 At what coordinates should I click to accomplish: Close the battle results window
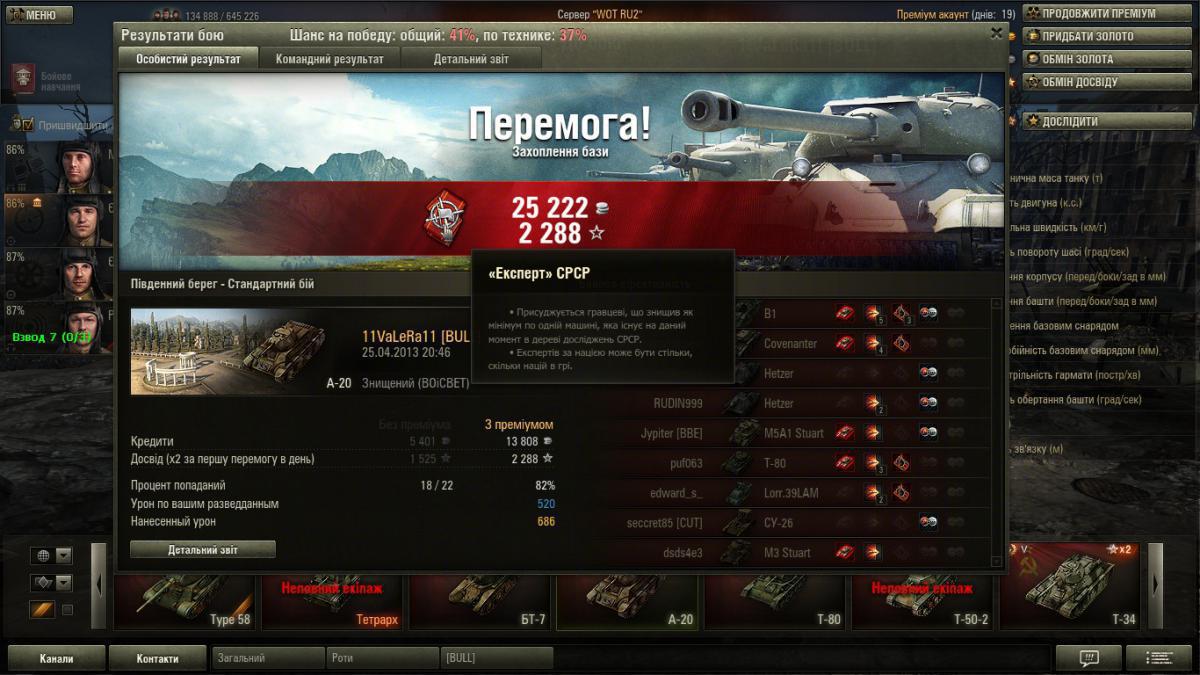tap(996, 33)
